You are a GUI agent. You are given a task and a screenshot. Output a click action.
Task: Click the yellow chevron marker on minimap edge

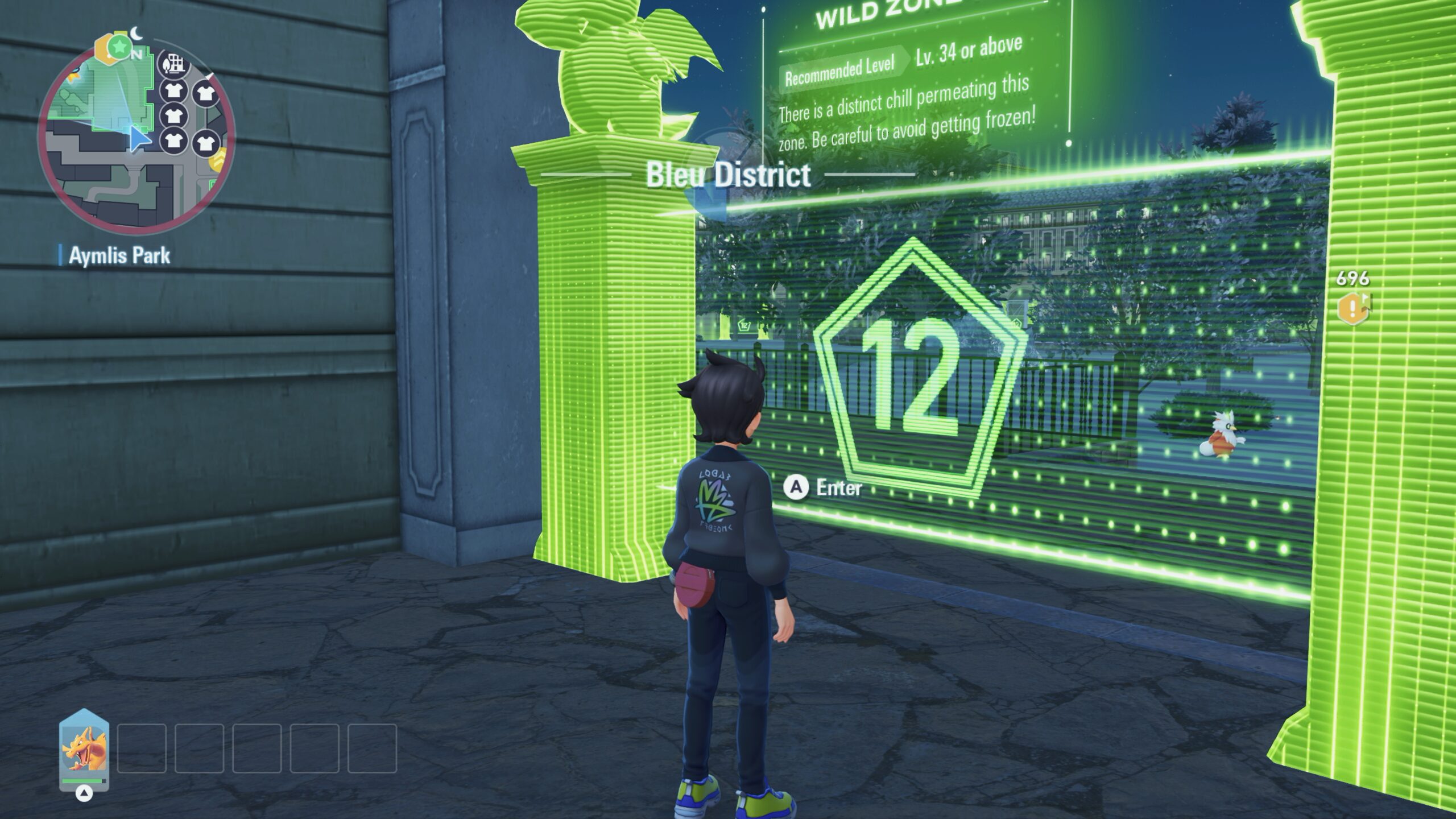point(218,160)
